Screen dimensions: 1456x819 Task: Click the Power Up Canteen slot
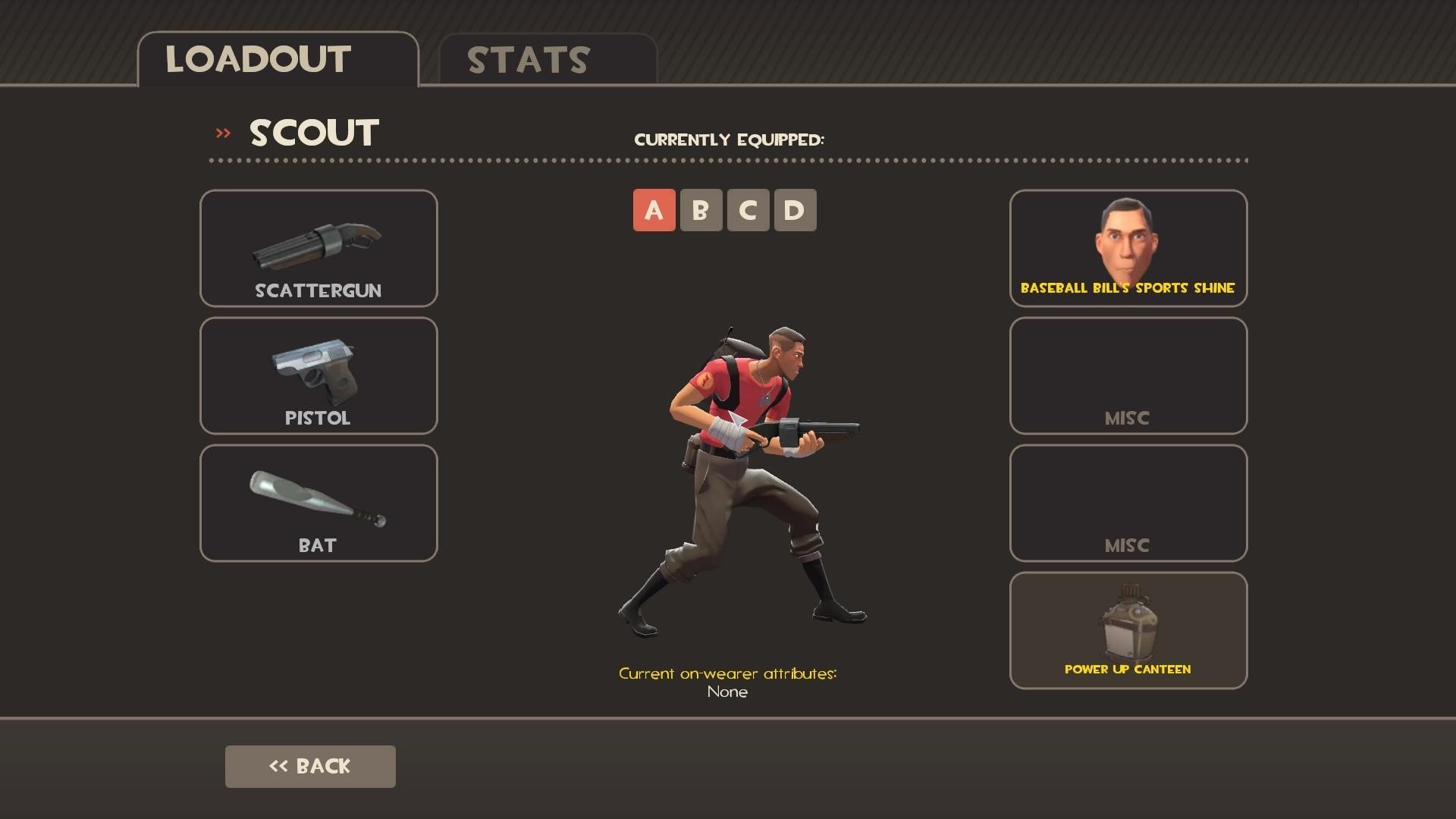pyautogui.click(x=1128, y=630)
